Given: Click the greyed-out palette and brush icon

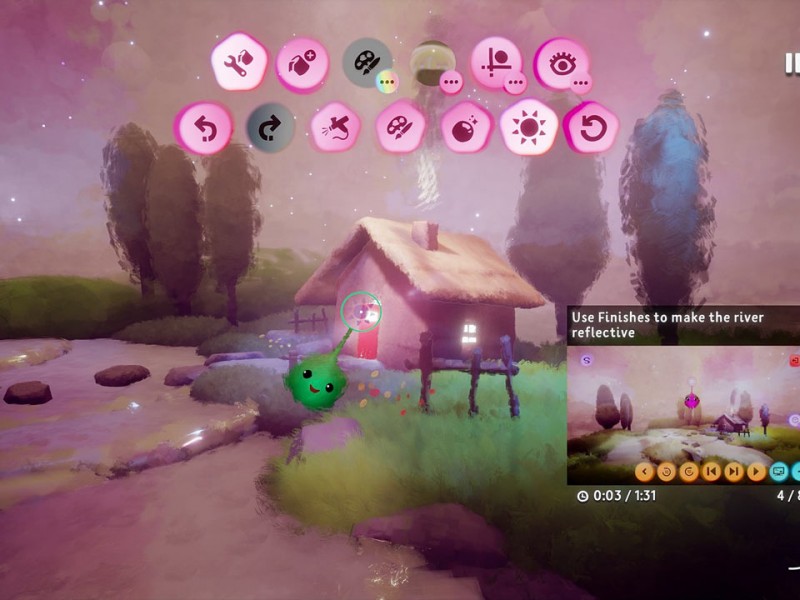Looking at the screenshot, I should coord(365,61).
